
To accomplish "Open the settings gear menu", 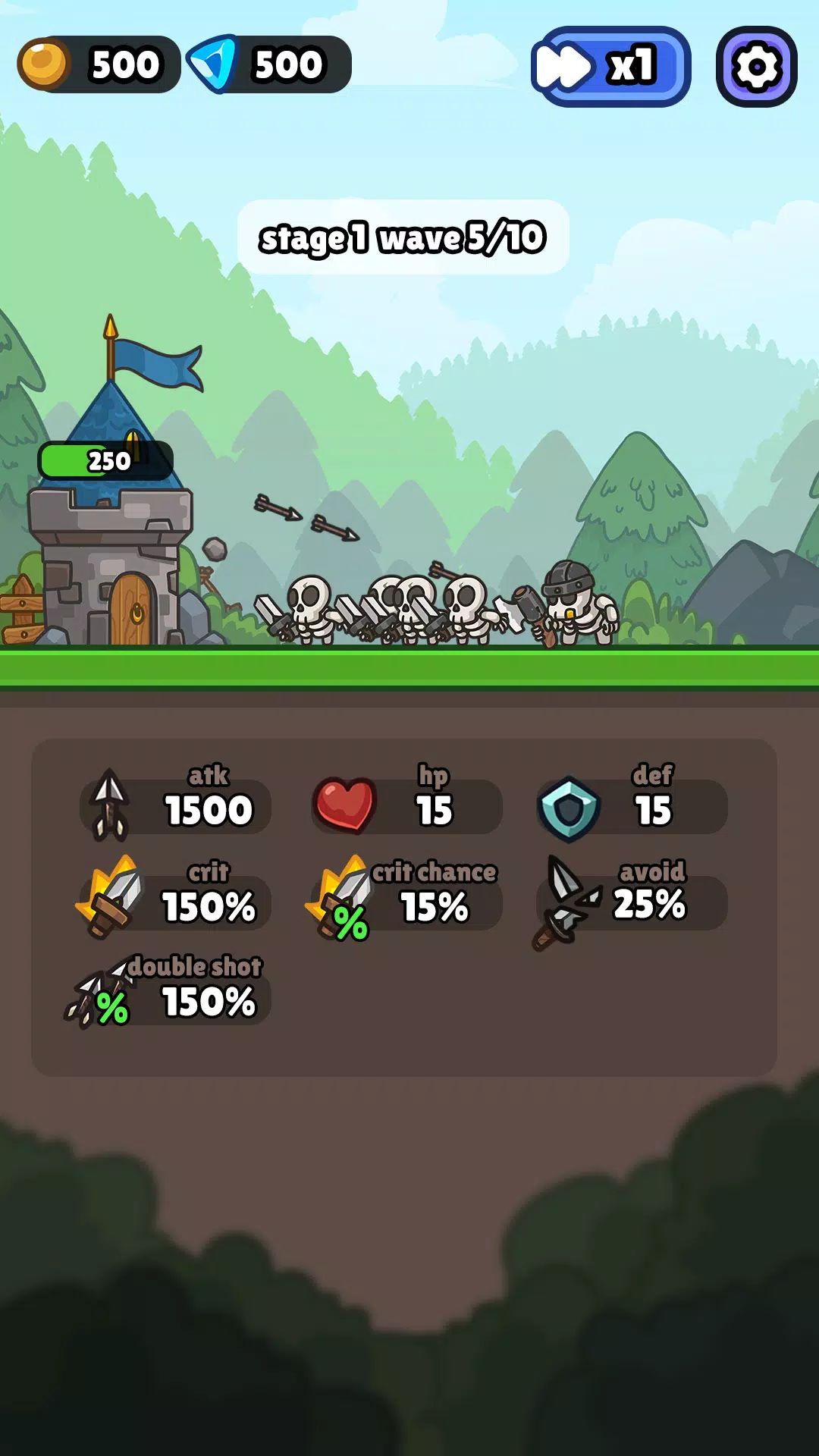I will (x=756, y=67).
